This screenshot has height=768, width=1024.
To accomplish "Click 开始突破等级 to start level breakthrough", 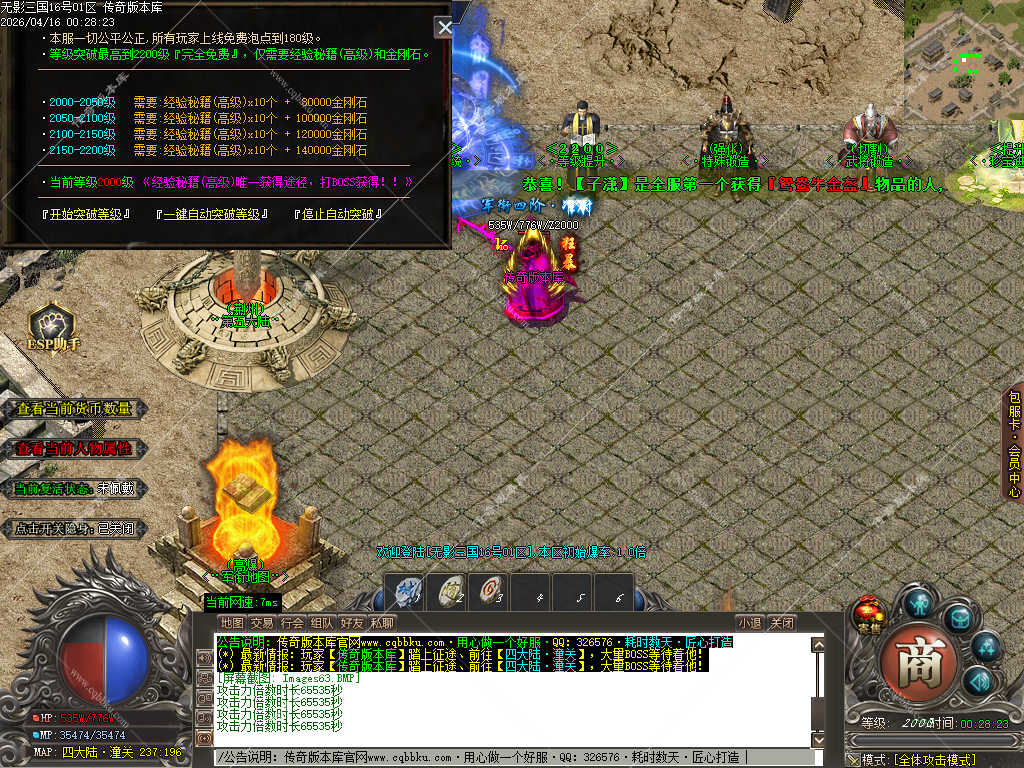I will coord(87,214).
